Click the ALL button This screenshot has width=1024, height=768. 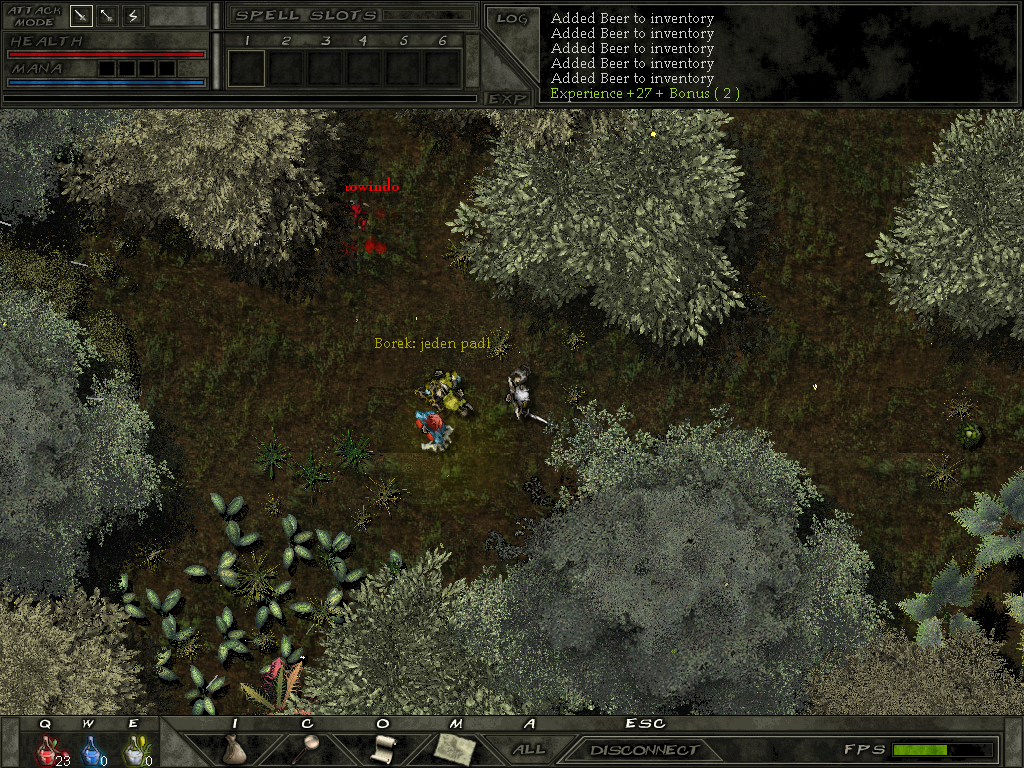(529, 749)
